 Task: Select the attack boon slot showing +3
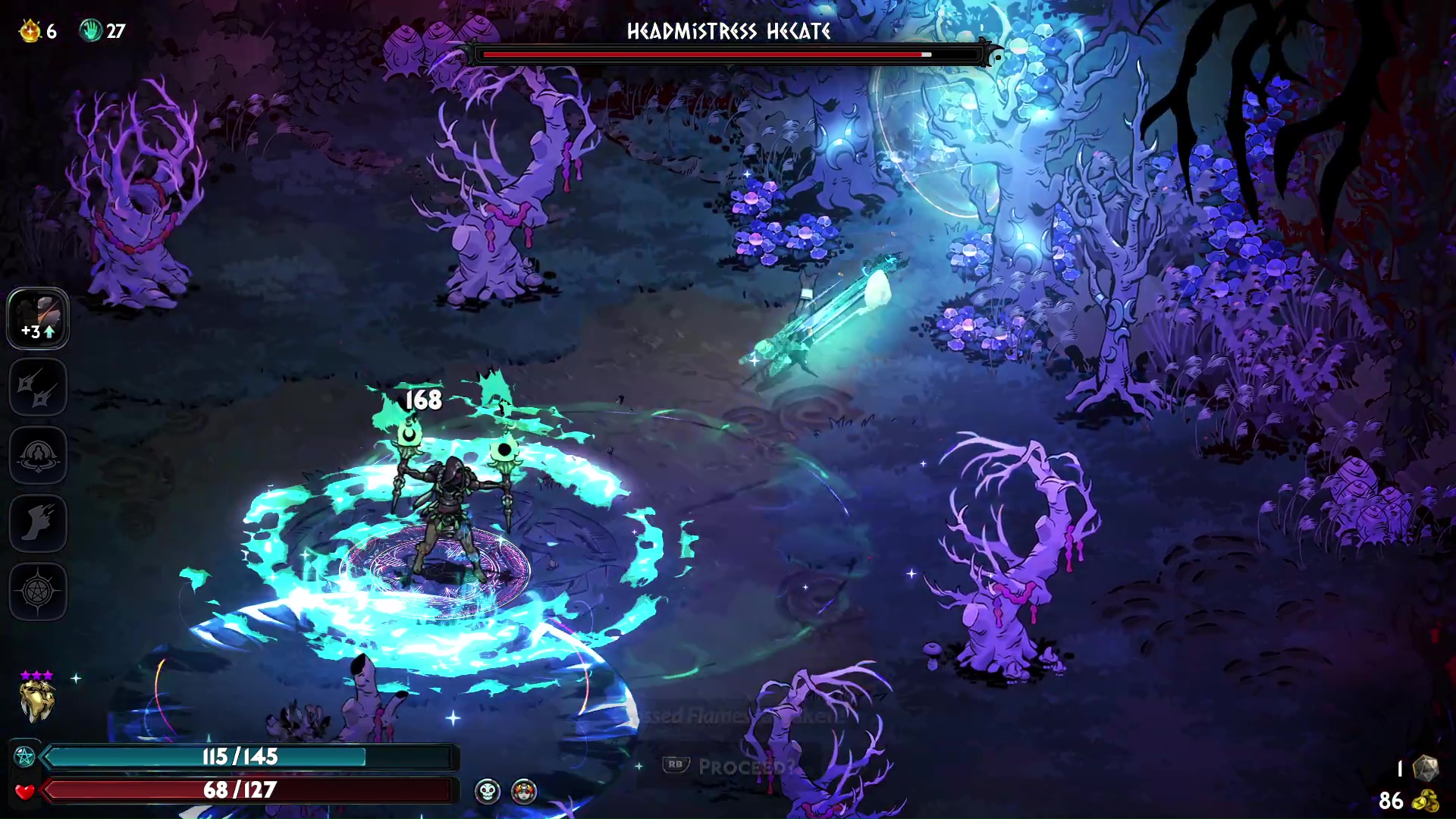tap(38, 318)
